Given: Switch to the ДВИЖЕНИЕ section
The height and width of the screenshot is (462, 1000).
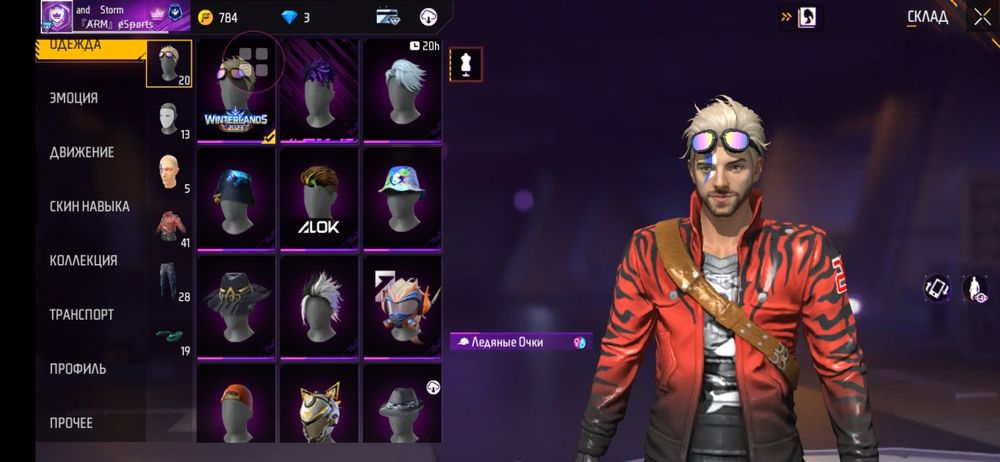Looking at the screenshot, I should 82,152.
